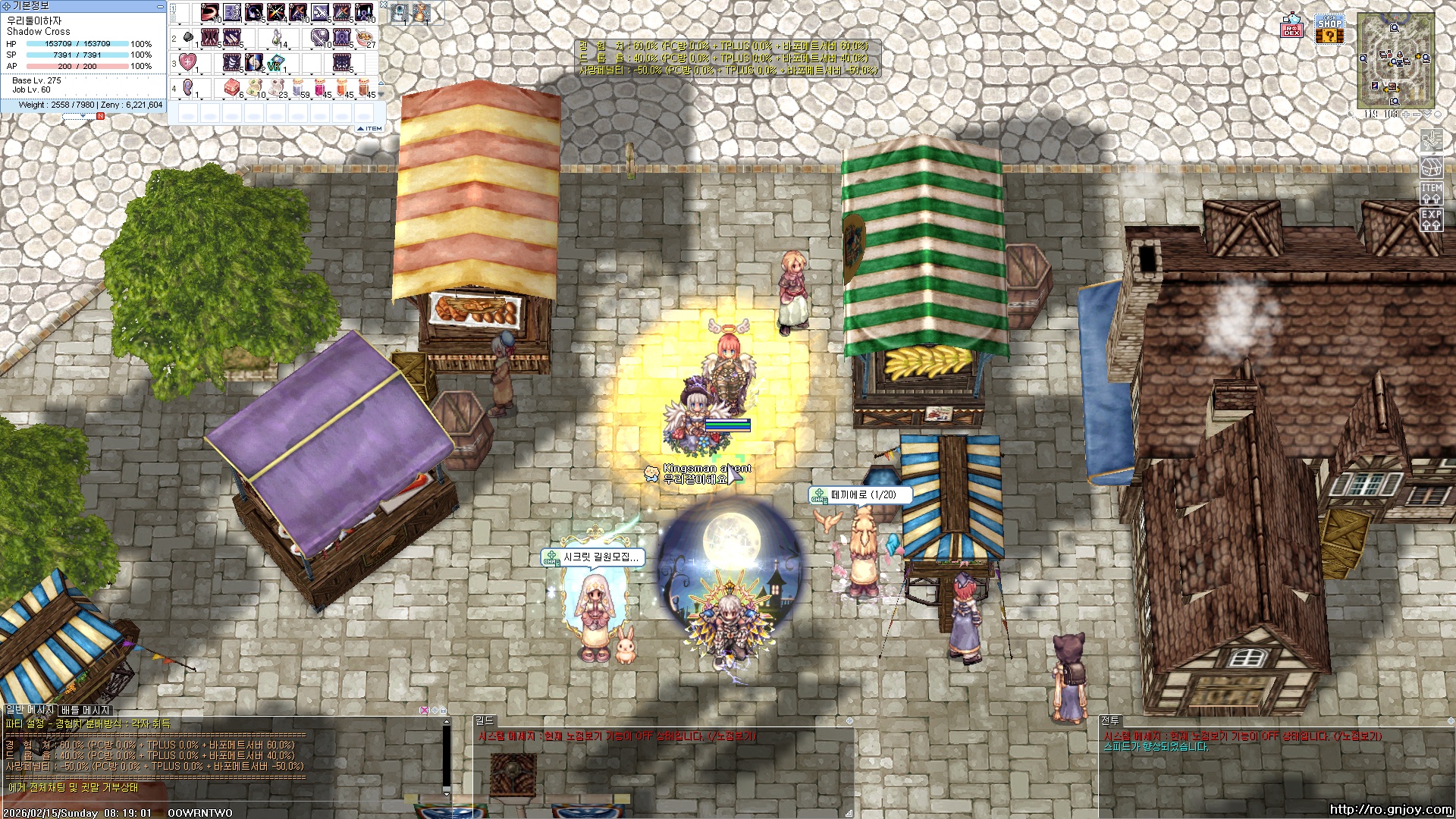Viewport: 1456px width, 819px height.
Task: Zoom out the minimap with minus button
Action: pyautogui.click(x=1415, y=115)
